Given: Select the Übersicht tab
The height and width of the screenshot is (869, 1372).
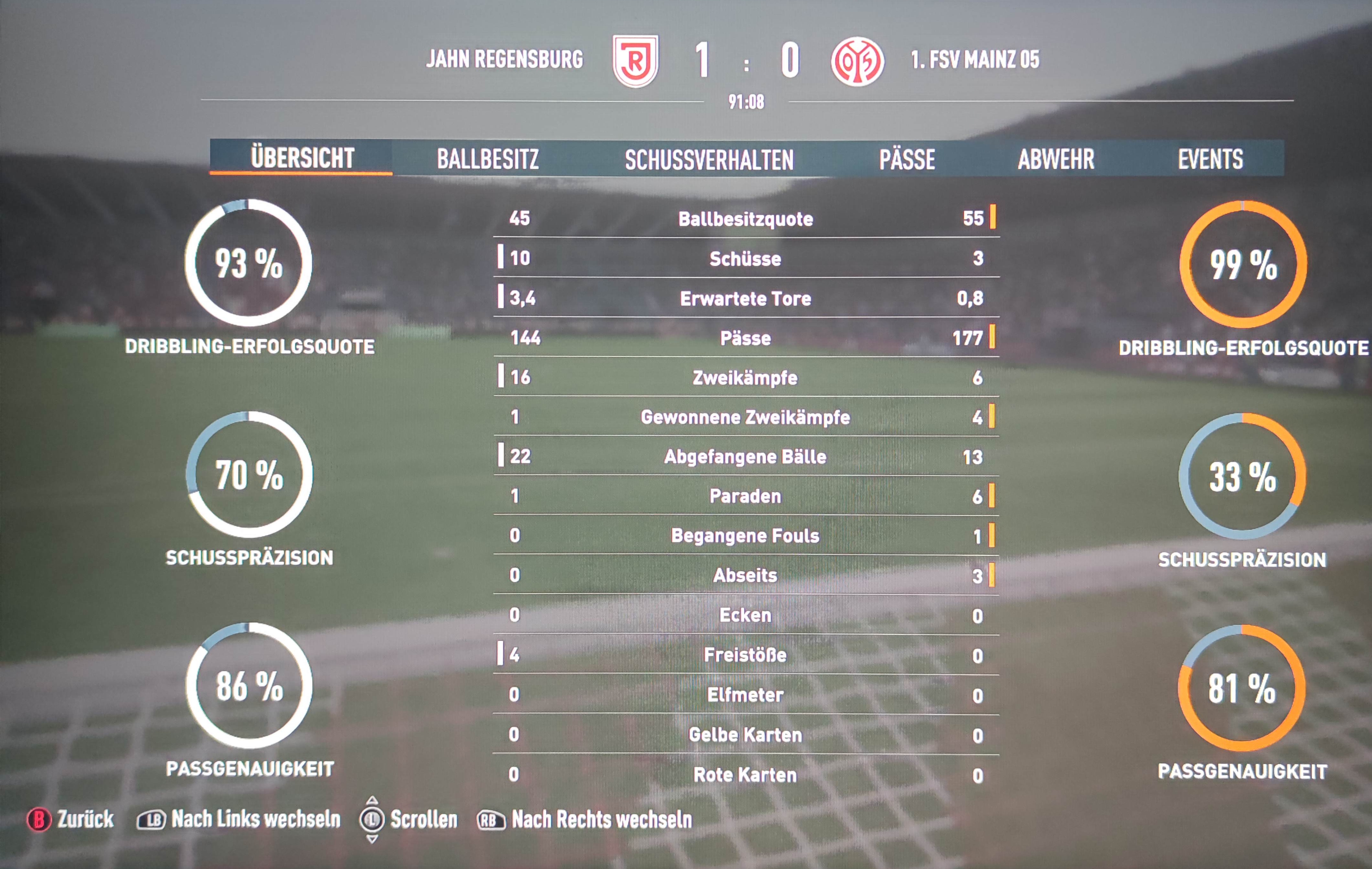Looking at the screenshot, I should pos(302,158).
